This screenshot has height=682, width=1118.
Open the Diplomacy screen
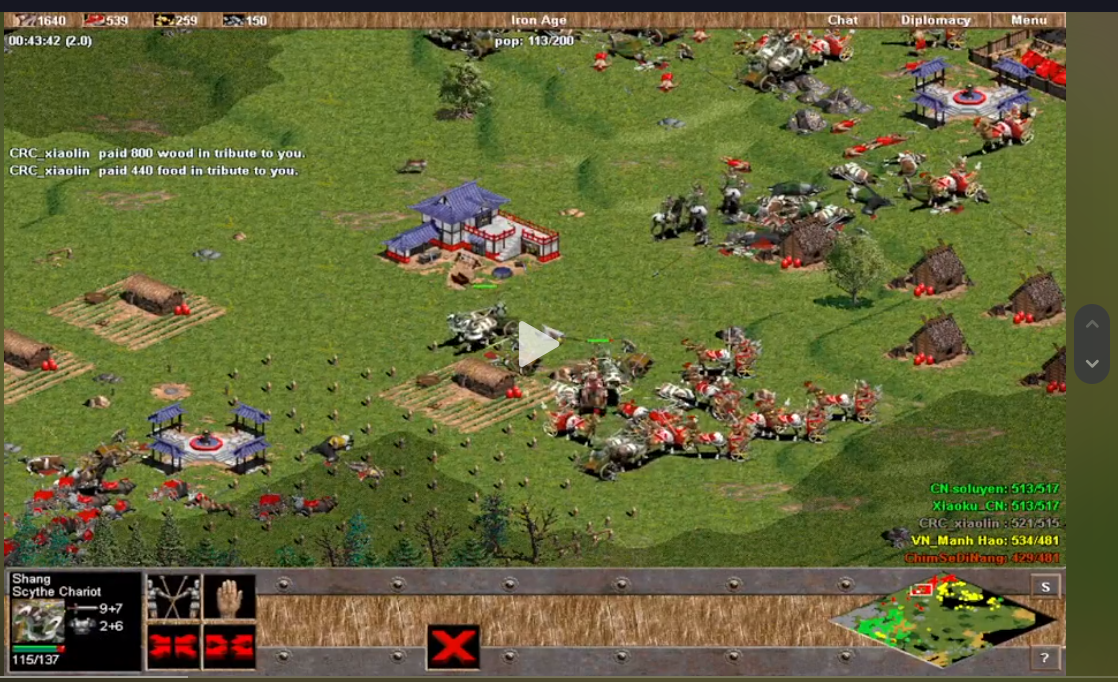[x=935, y=20]
